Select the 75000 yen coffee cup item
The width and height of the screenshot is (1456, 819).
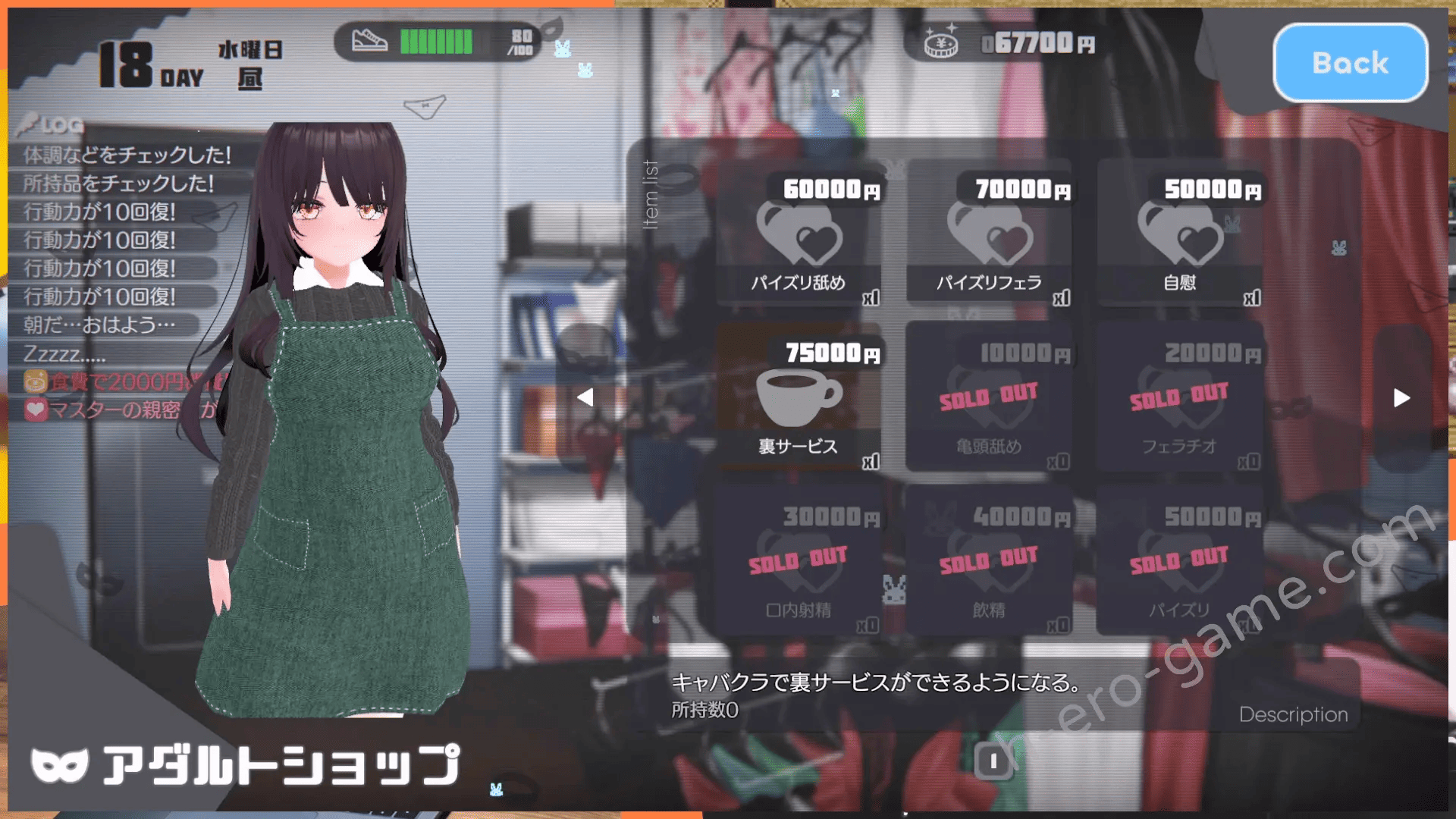(x=799, y=398)
